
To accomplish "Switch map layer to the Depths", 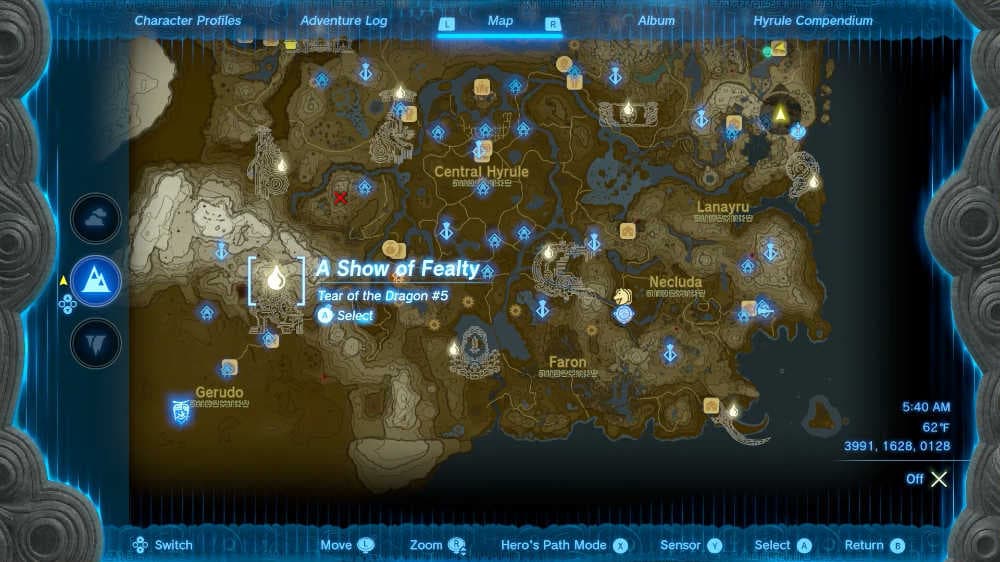I will (96, 343).
